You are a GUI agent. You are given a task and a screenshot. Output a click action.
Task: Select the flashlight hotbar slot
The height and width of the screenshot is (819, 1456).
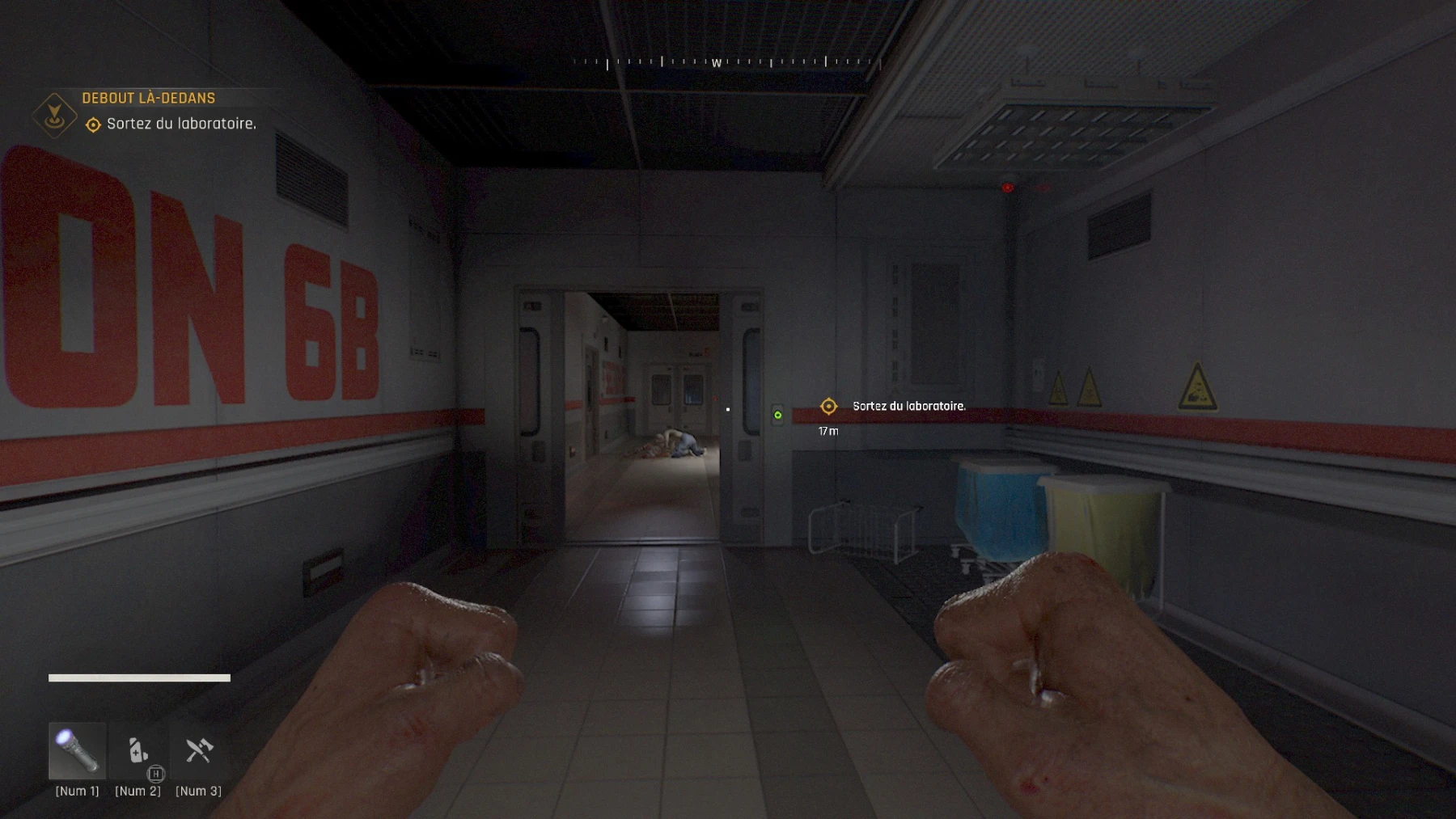pos(77,750)
